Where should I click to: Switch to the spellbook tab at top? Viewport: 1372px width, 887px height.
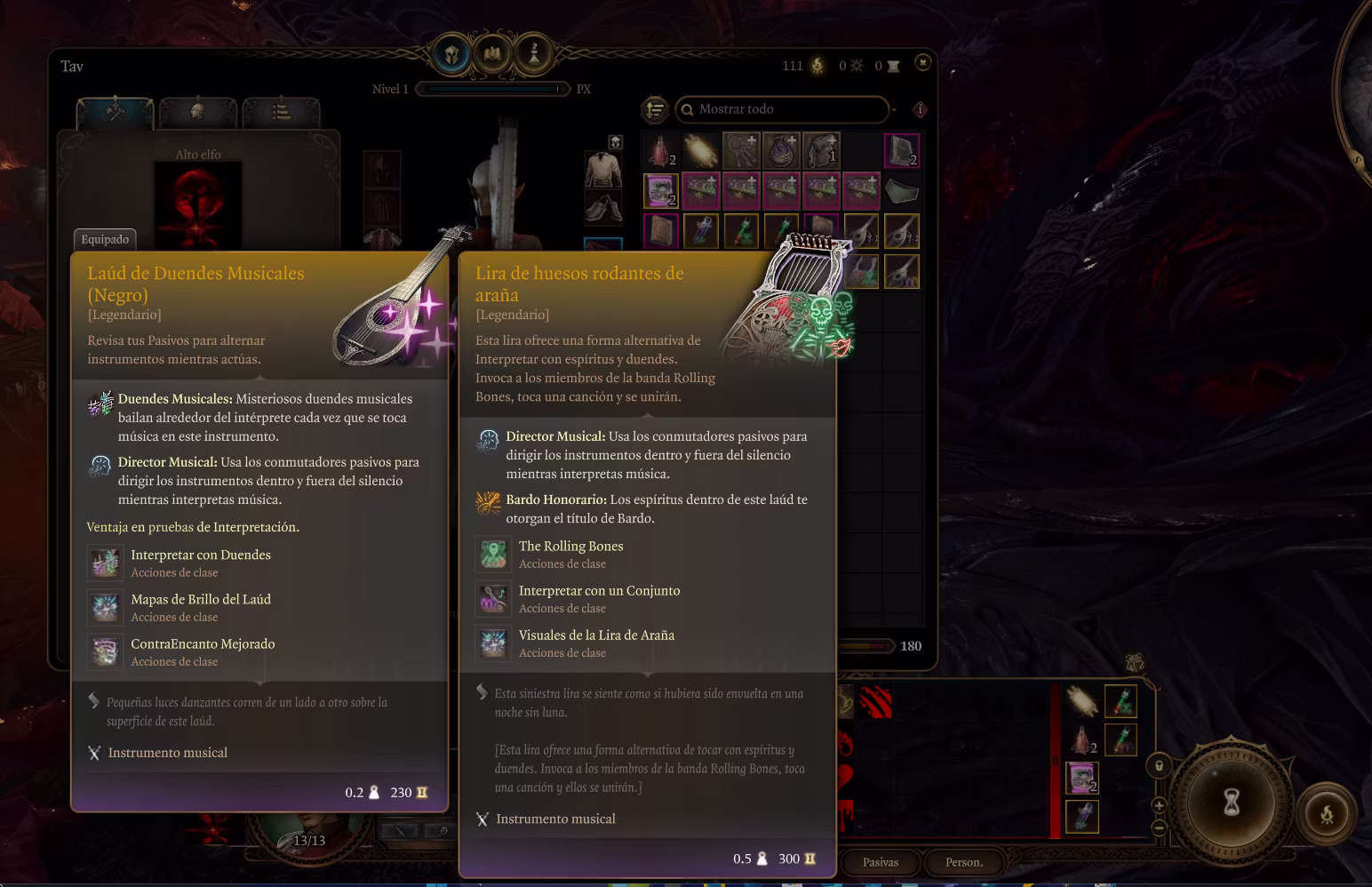point(492,55)
